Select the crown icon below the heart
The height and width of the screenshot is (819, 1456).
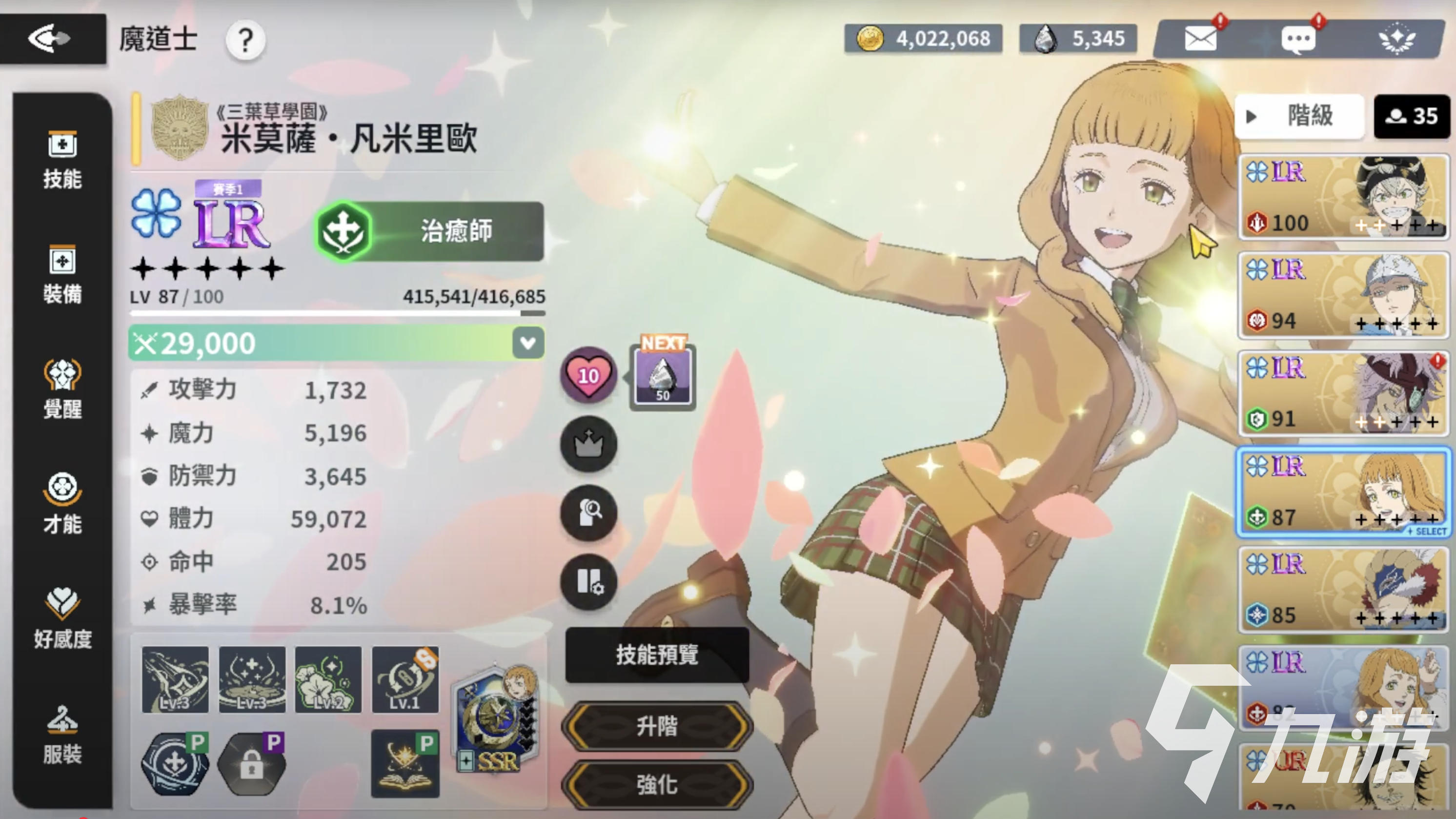coord(589,445)
